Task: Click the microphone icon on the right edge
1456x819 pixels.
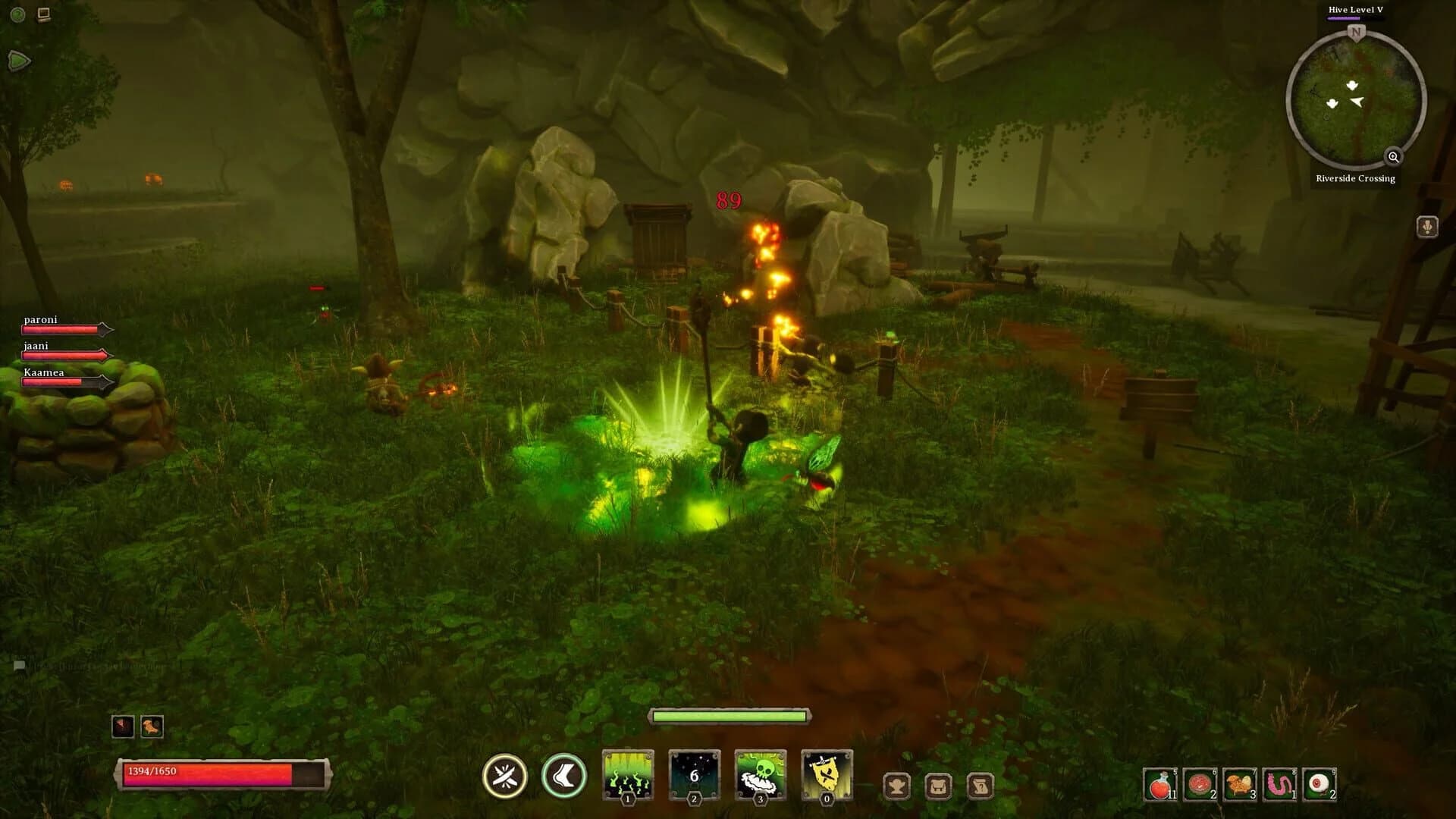Action: click(1426, 225)
